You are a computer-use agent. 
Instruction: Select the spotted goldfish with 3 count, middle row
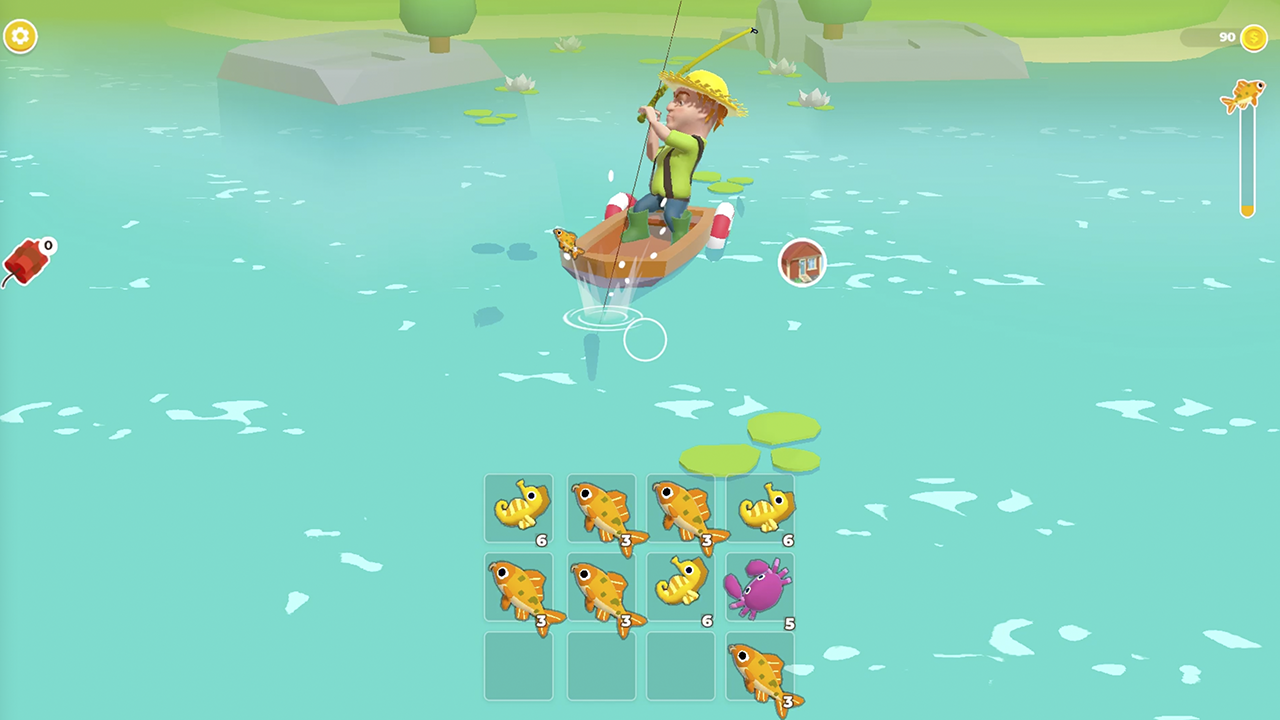pos(520,589)
